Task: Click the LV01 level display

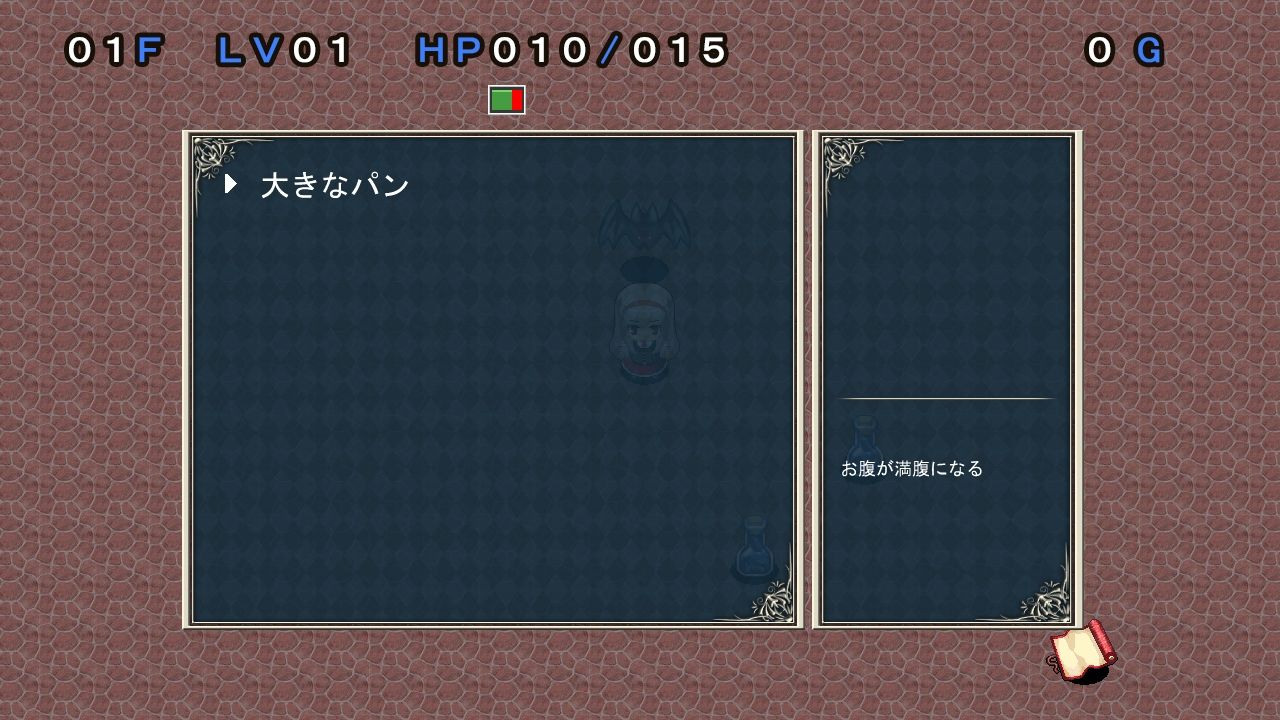Action: pos(284,47)
